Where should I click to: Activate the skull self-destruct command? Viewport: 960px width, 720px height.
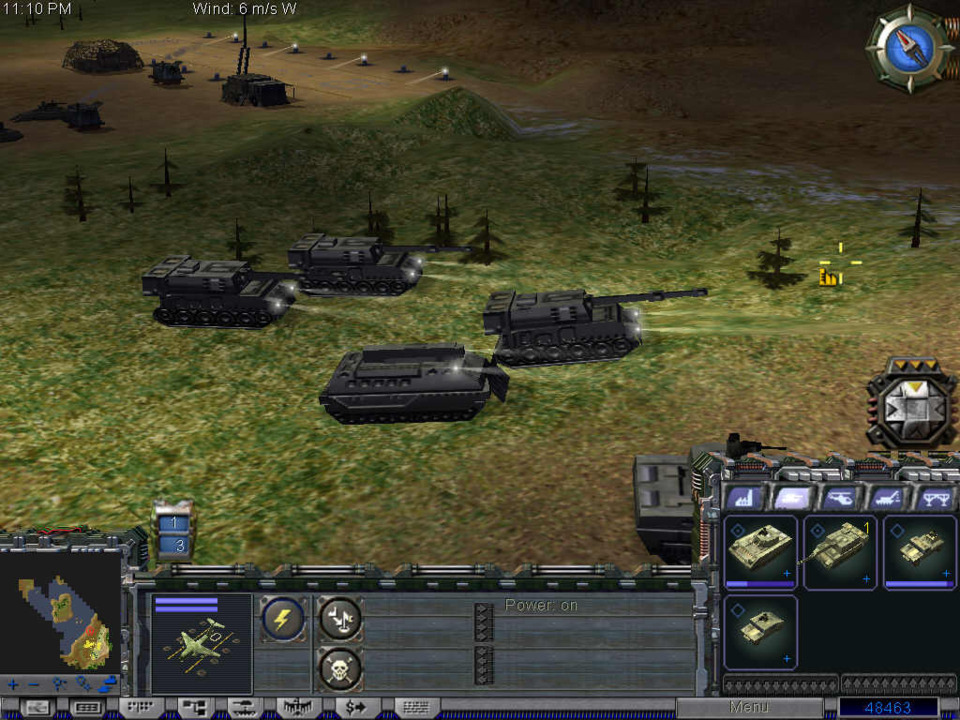pyautogui.click(x=341, y=668)
